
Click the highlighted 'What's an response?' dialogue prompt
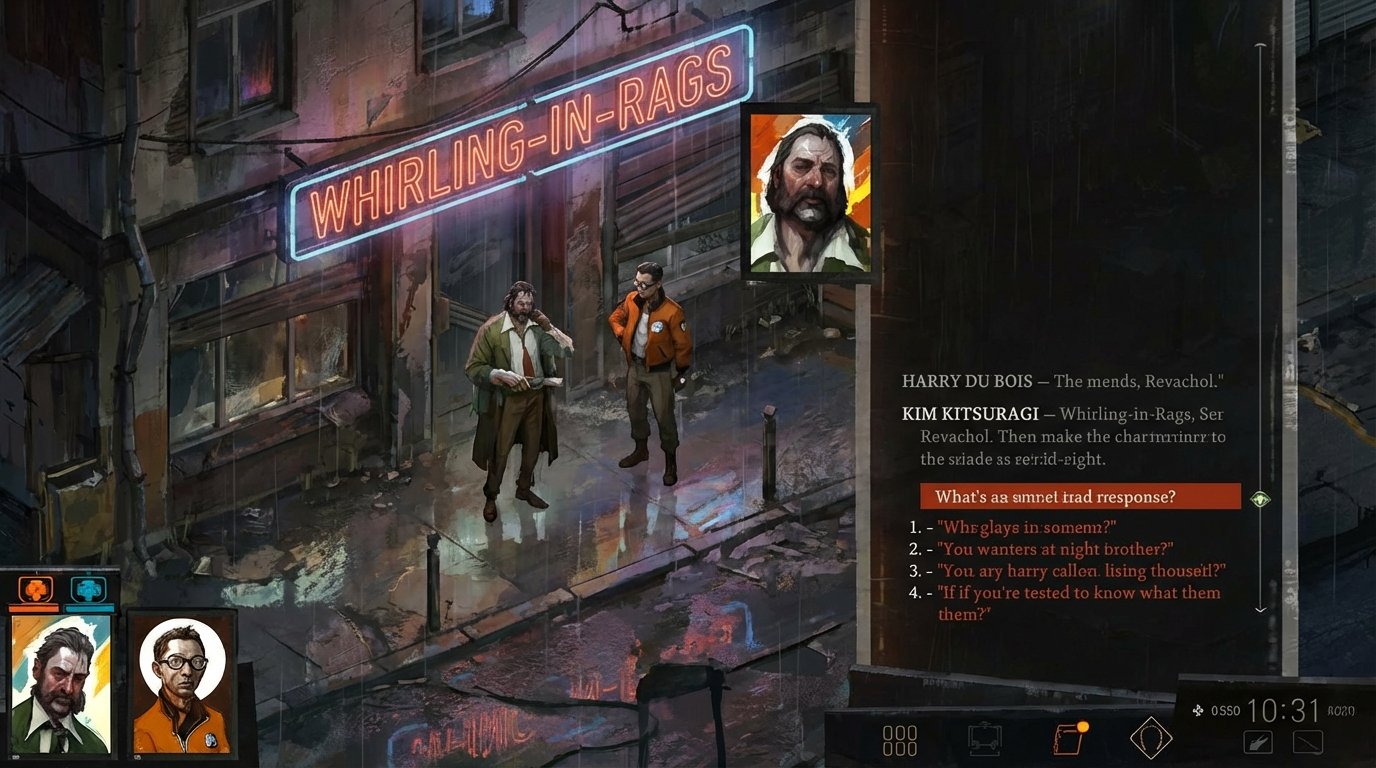[x=1080, y=496]
